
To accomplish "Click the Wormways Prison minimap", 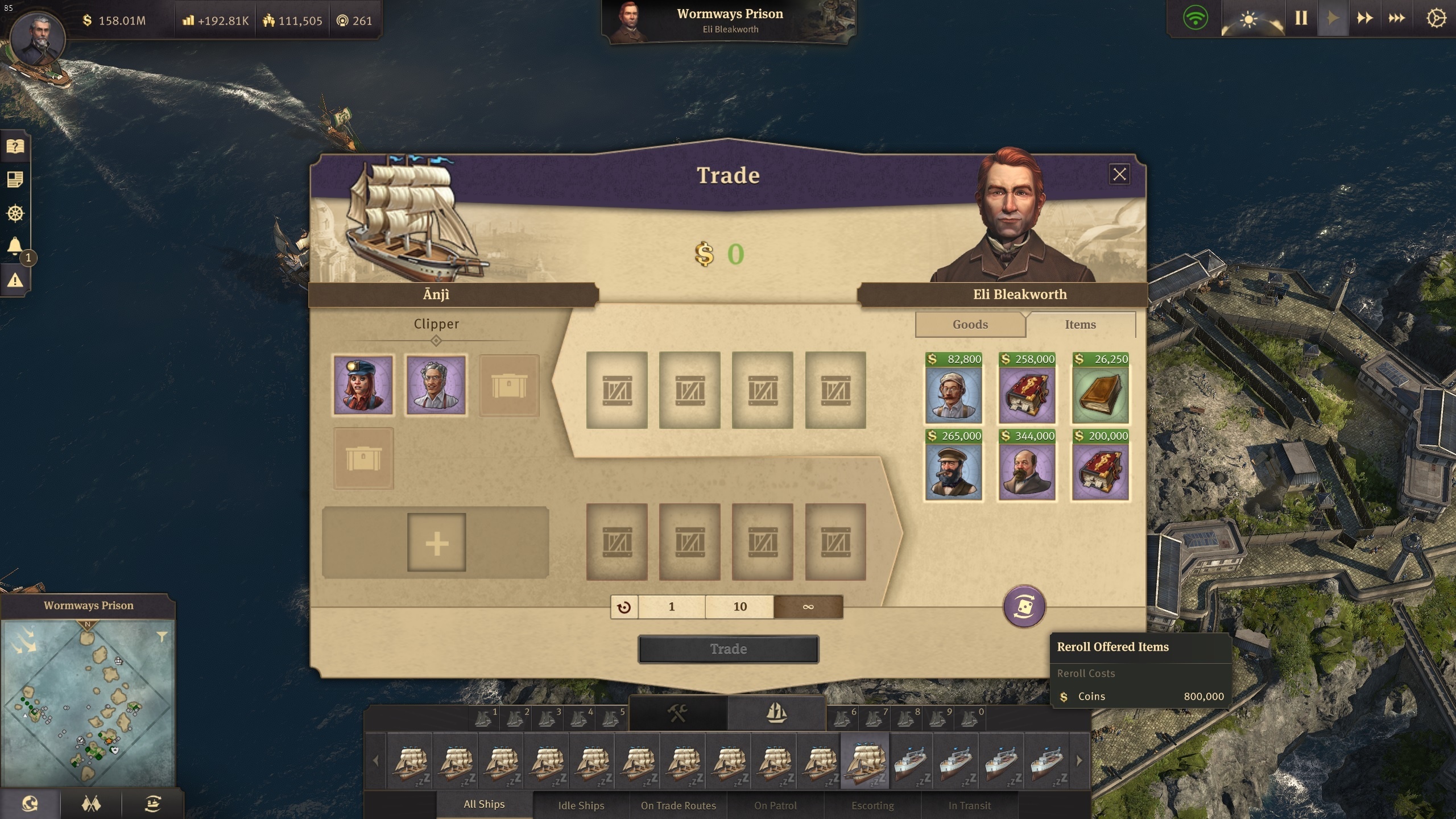I will click(88, 702).
